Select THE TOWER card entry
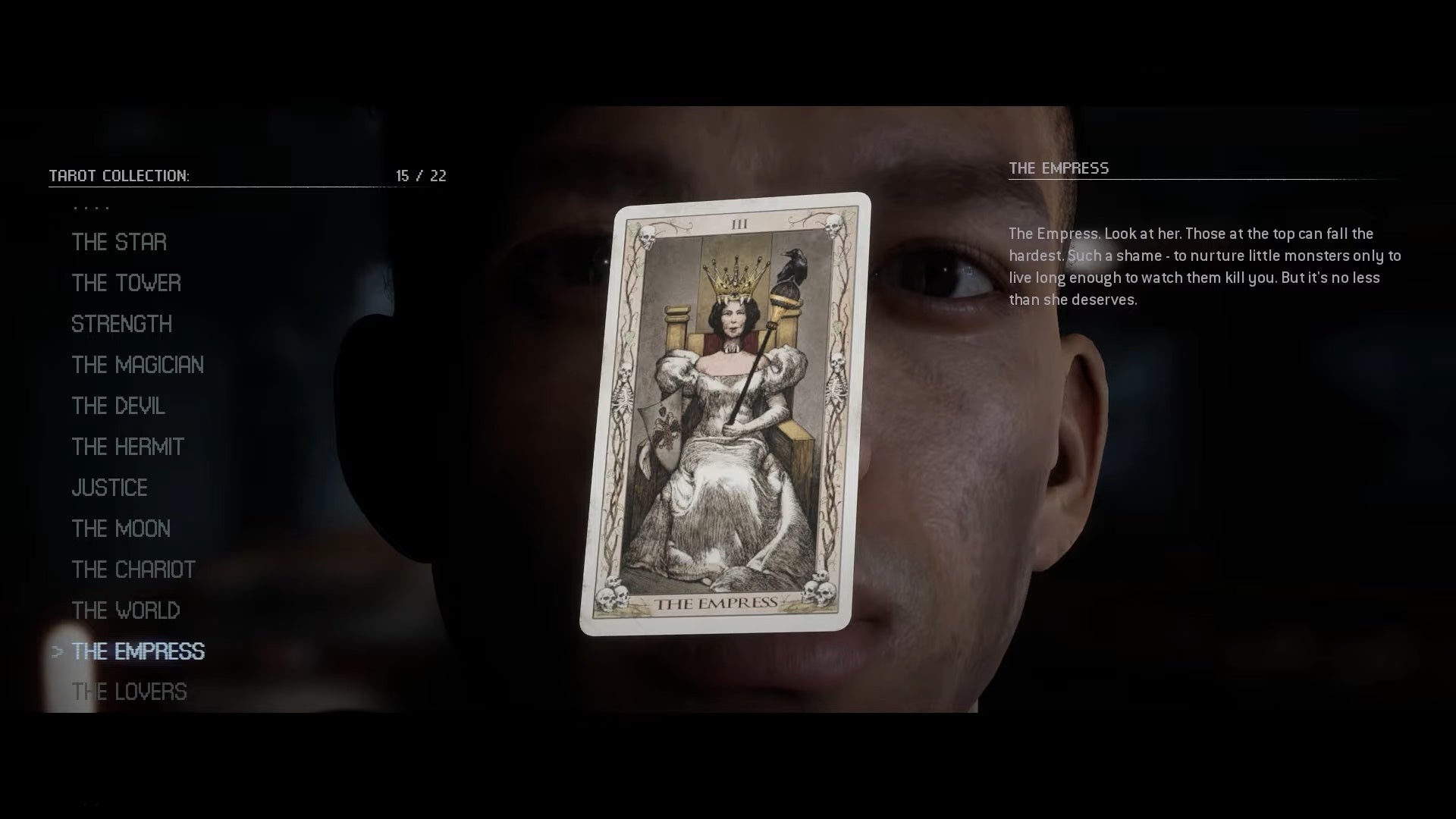Viewport: 1456px width, 819px height. (x=126, y=284)
